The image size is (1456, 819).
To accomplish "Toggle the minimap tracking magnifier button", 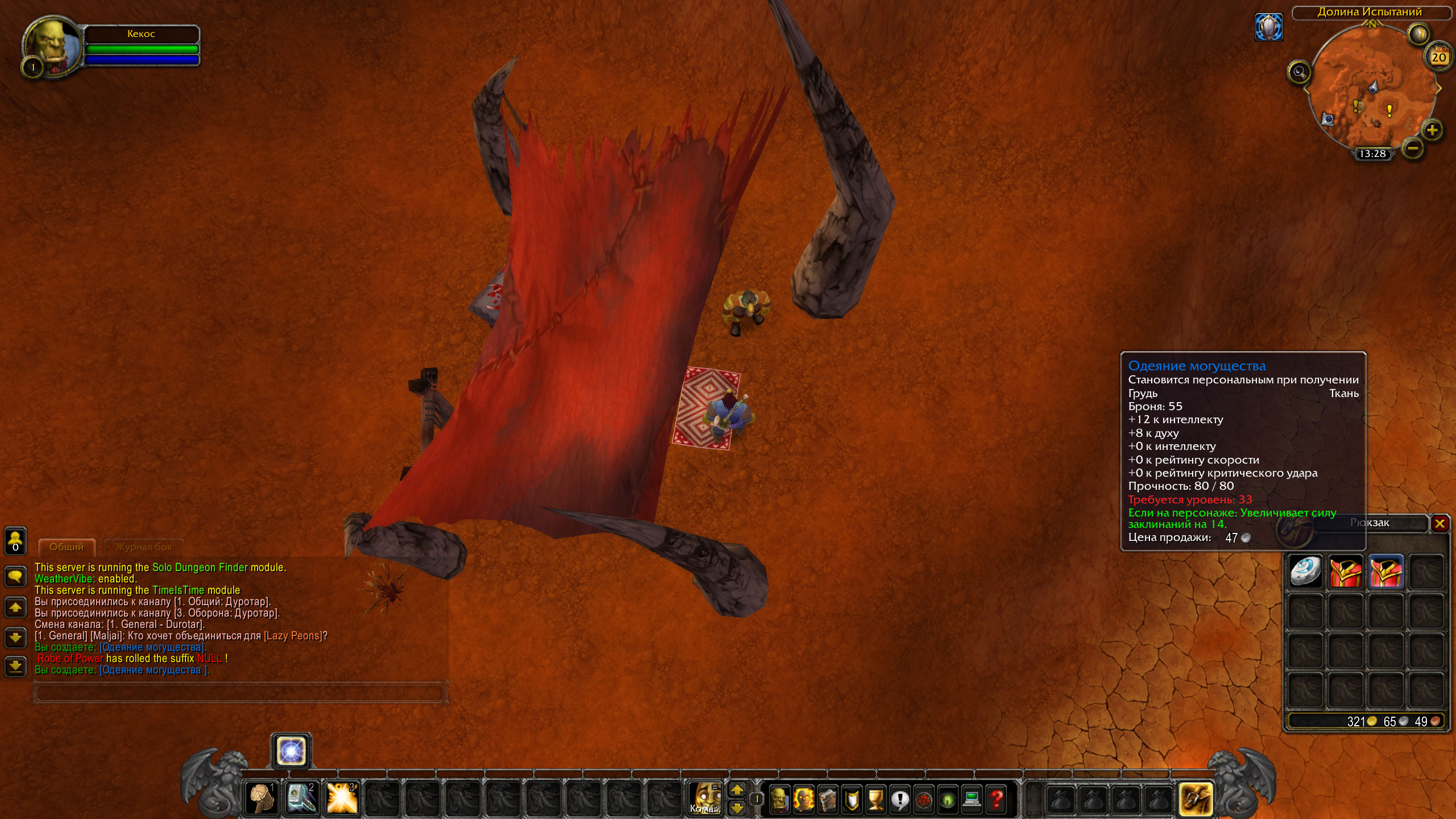I will point(1299,72).
